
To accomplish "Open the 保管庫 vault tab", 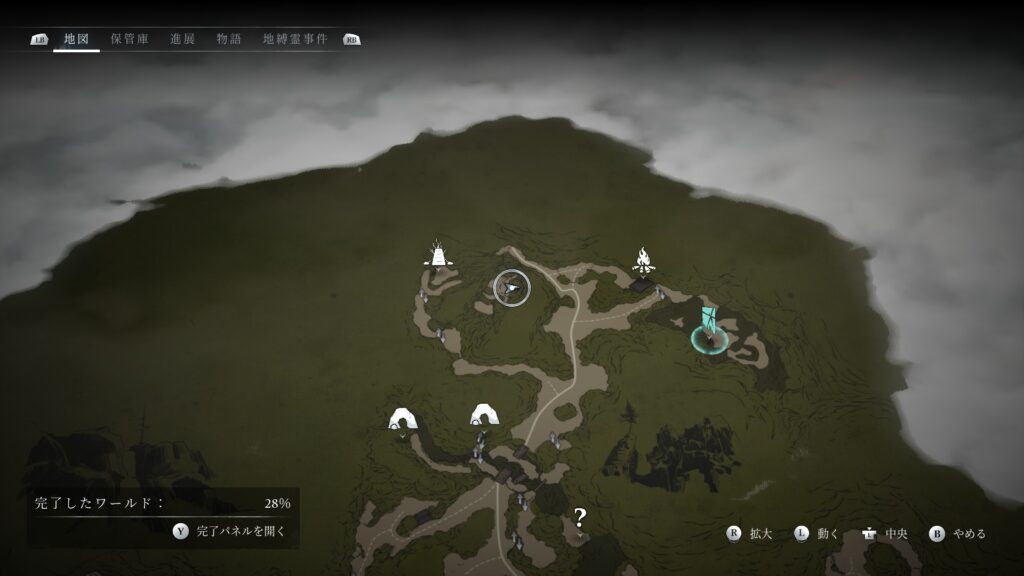I will pos(130,39).
